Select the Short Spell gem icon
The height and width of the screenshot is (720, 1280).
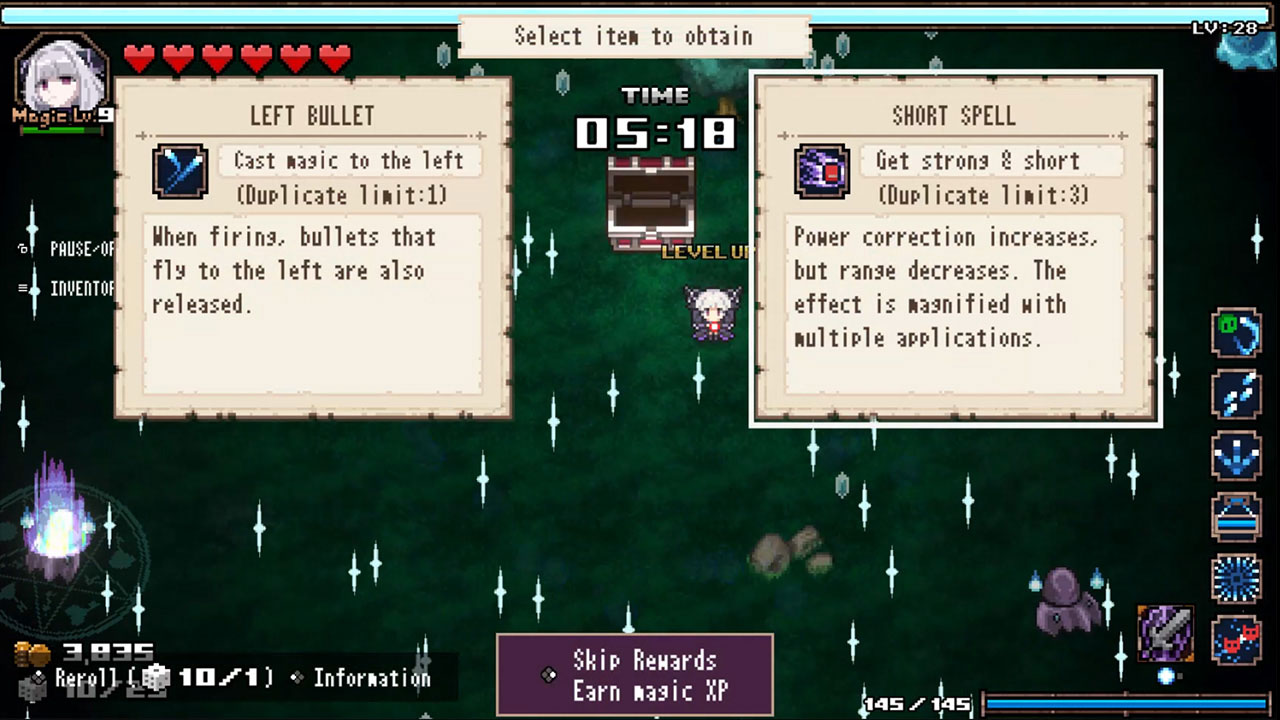[x=822, y=172]
